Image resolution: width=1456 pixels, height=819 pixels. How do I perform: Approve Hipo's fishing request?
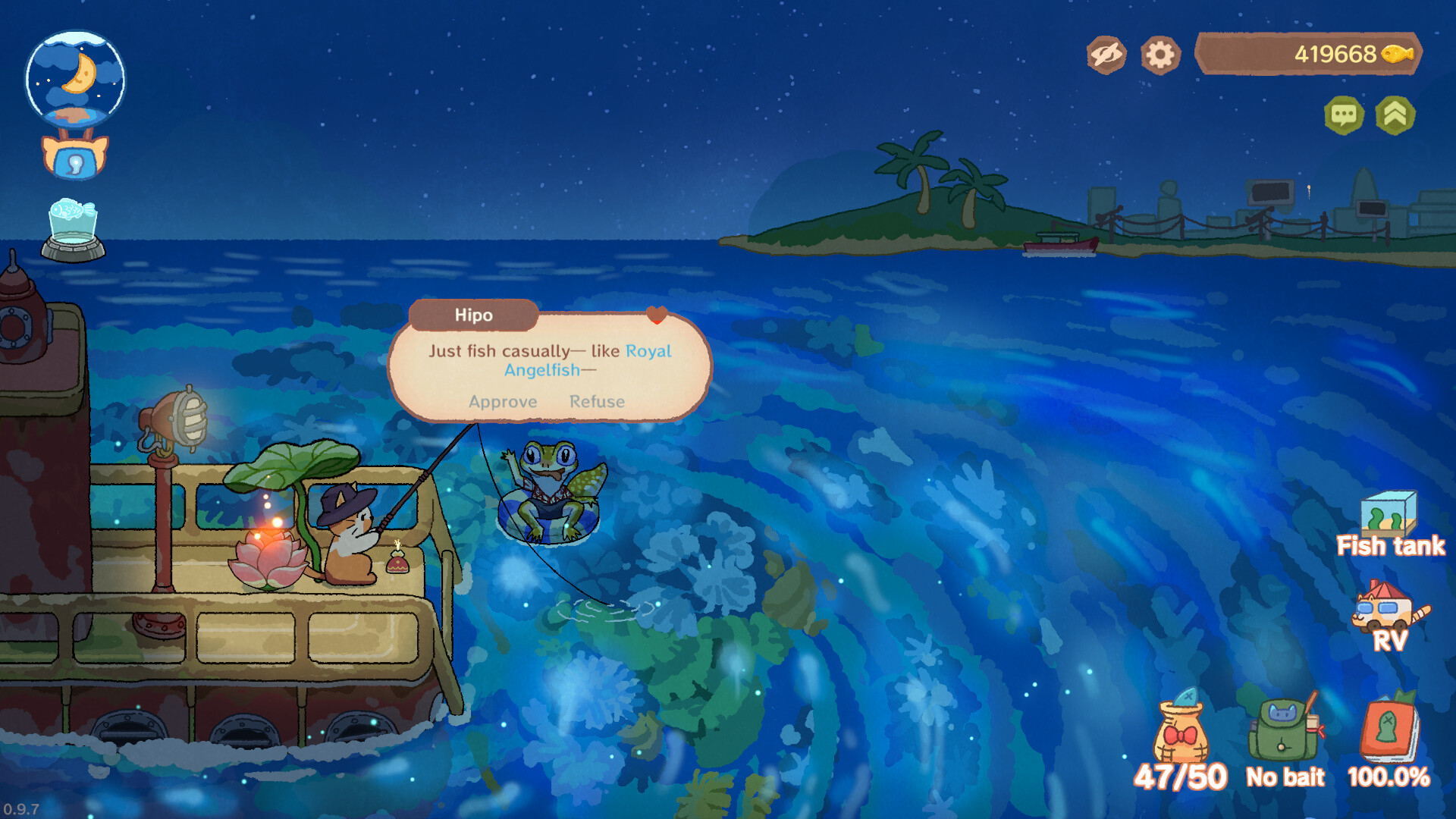[503, 402]
